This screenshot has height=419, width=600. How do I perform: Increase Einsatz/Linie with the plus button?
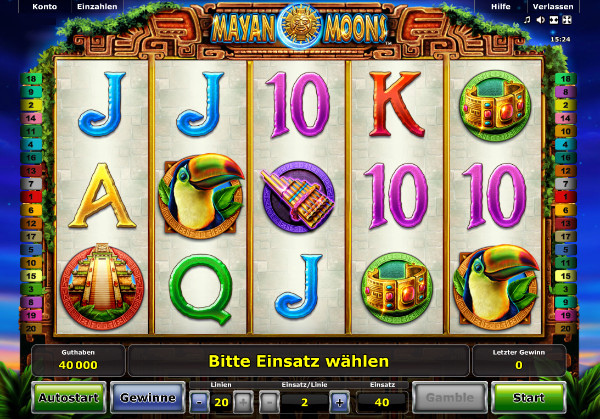click(x=340, y=402)
